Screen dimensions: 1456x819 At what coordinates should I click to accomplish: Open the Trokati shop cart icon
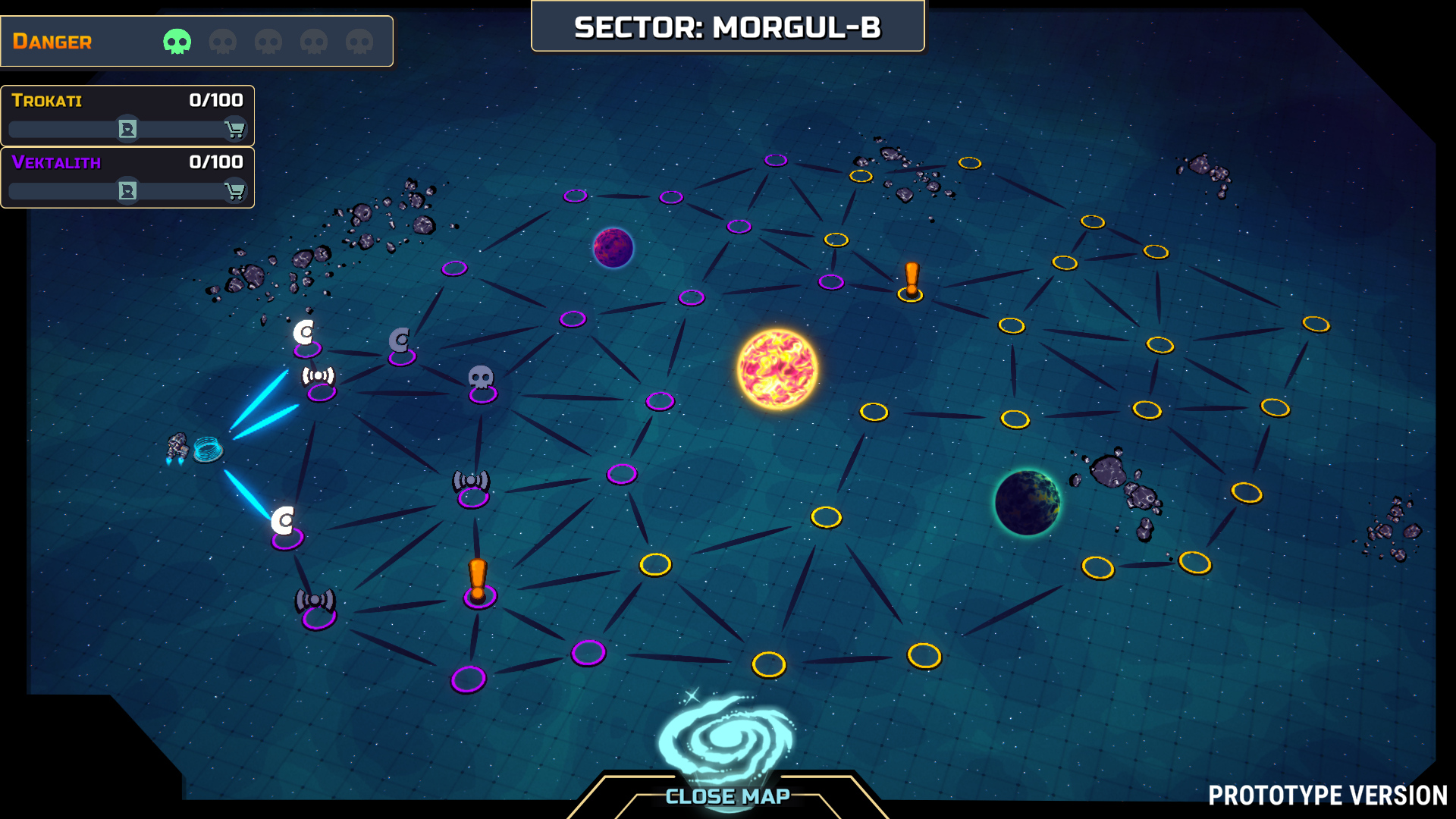click(235, 130)
